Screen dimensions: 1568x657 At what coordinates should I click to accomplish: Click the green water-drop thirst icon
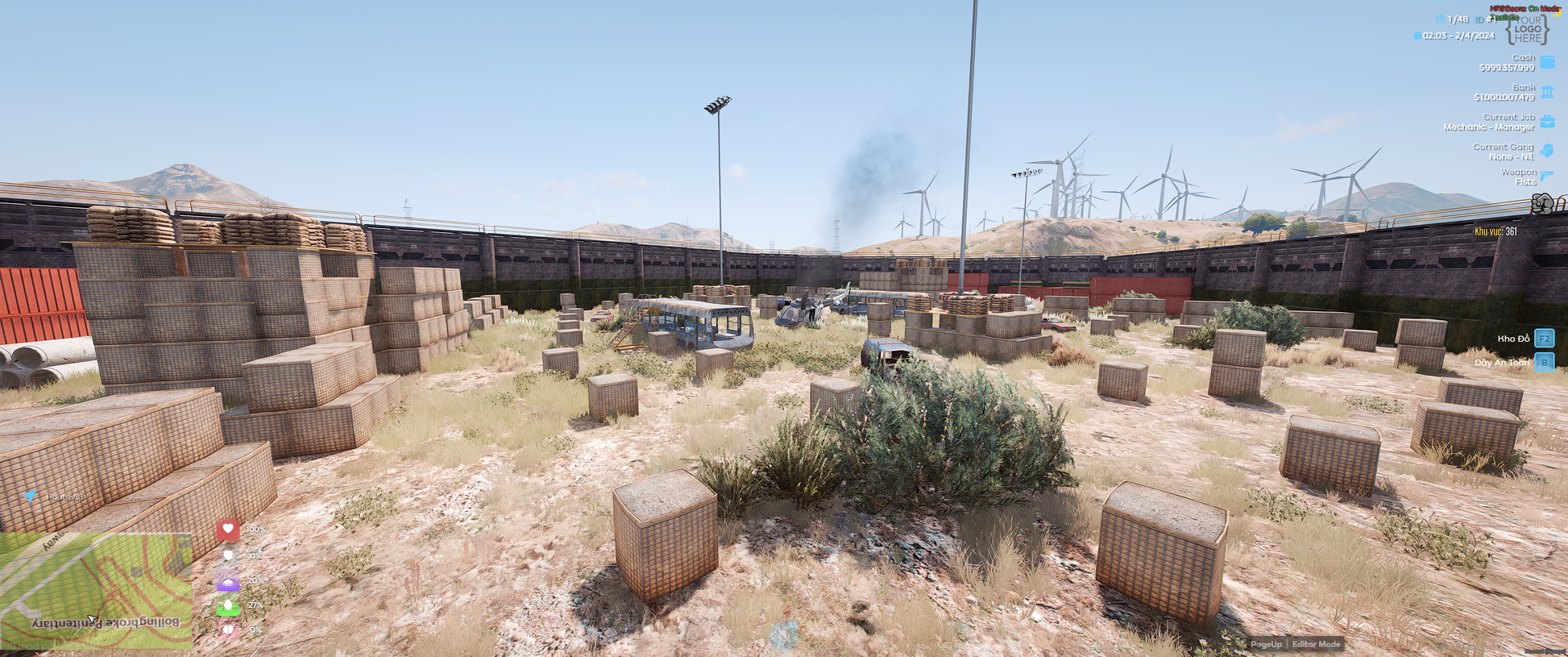point(228,605)
